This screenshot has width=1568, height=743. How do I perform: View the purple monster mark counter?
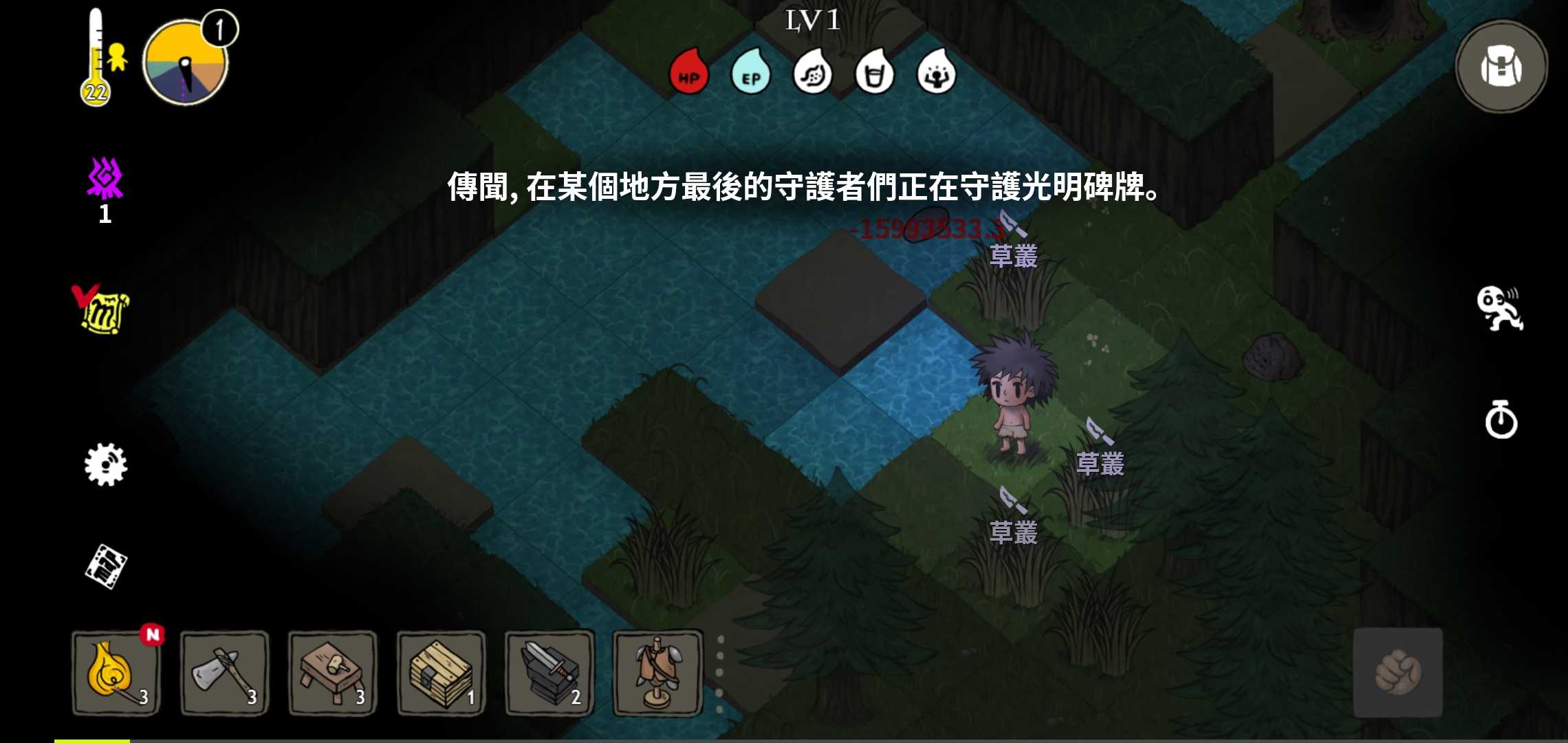[105, 182]
